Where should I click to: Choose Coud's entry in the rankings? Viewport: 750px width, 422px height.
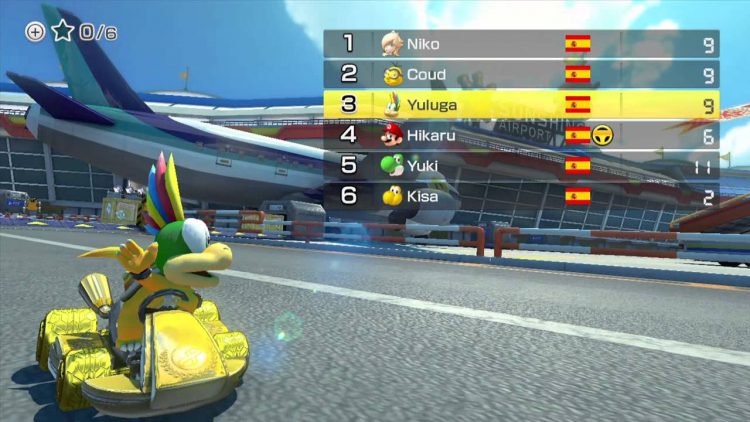pos(520,74)
